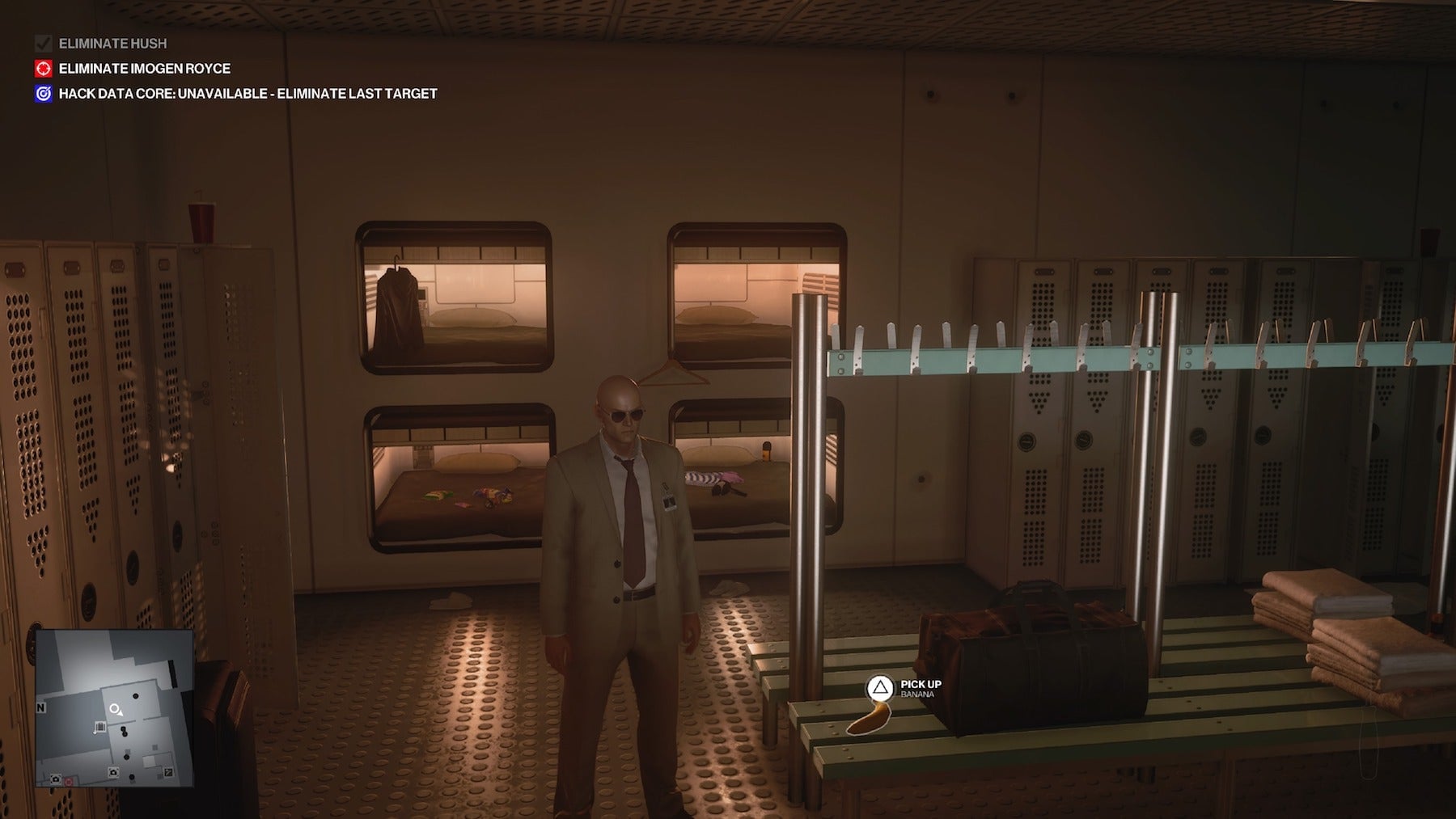Click the duffel bag on the bench
Image resolution: width=1456 pixels, height=819 pixels.
[x=1027, y=639]
